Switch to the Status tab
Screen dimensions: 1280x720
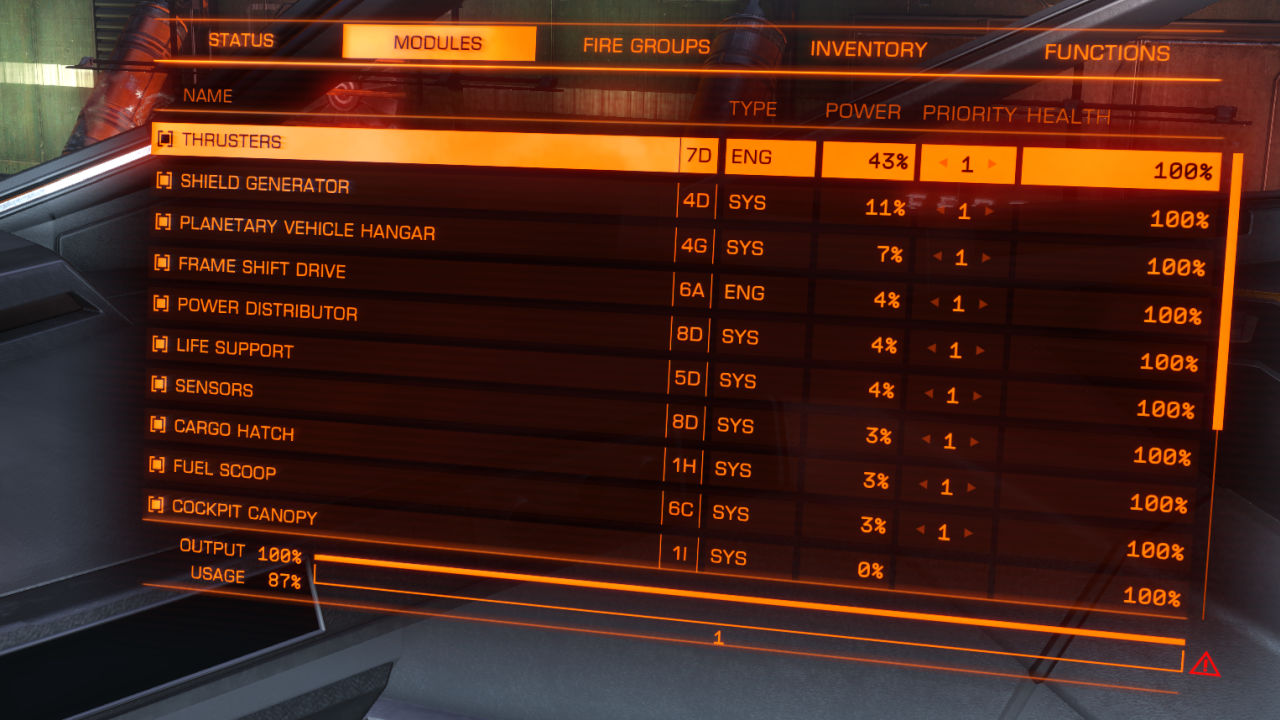[x=241, y=41]
